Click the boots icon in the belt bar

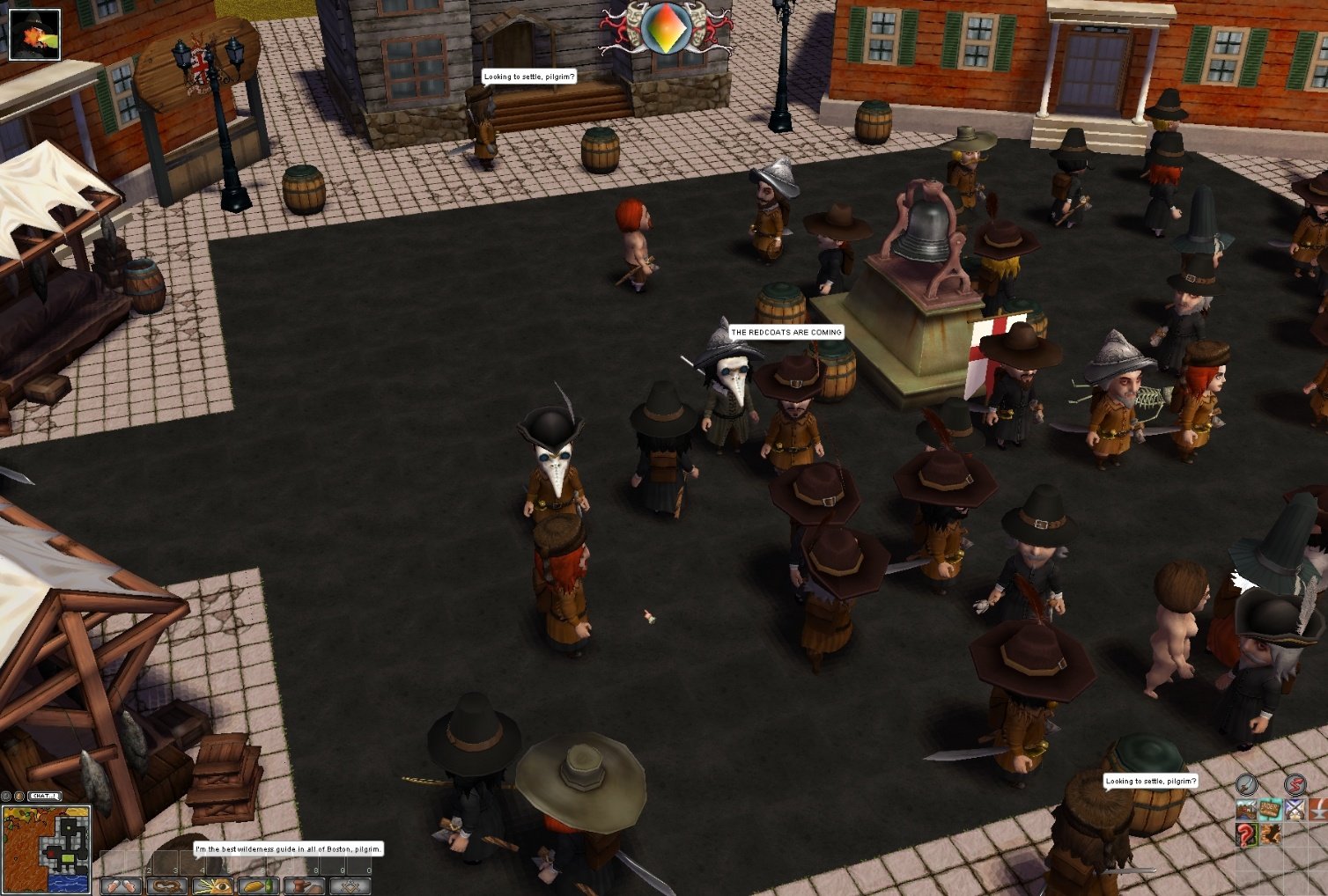pyautogui.click(x=303, y=885)
